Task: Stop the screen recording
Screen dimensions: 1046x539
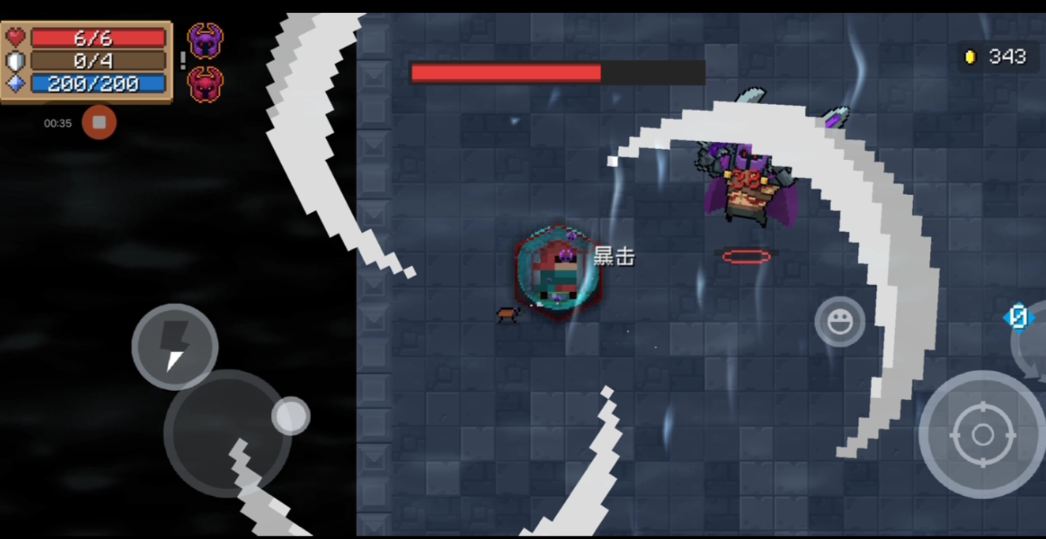Action: (99, 122)
